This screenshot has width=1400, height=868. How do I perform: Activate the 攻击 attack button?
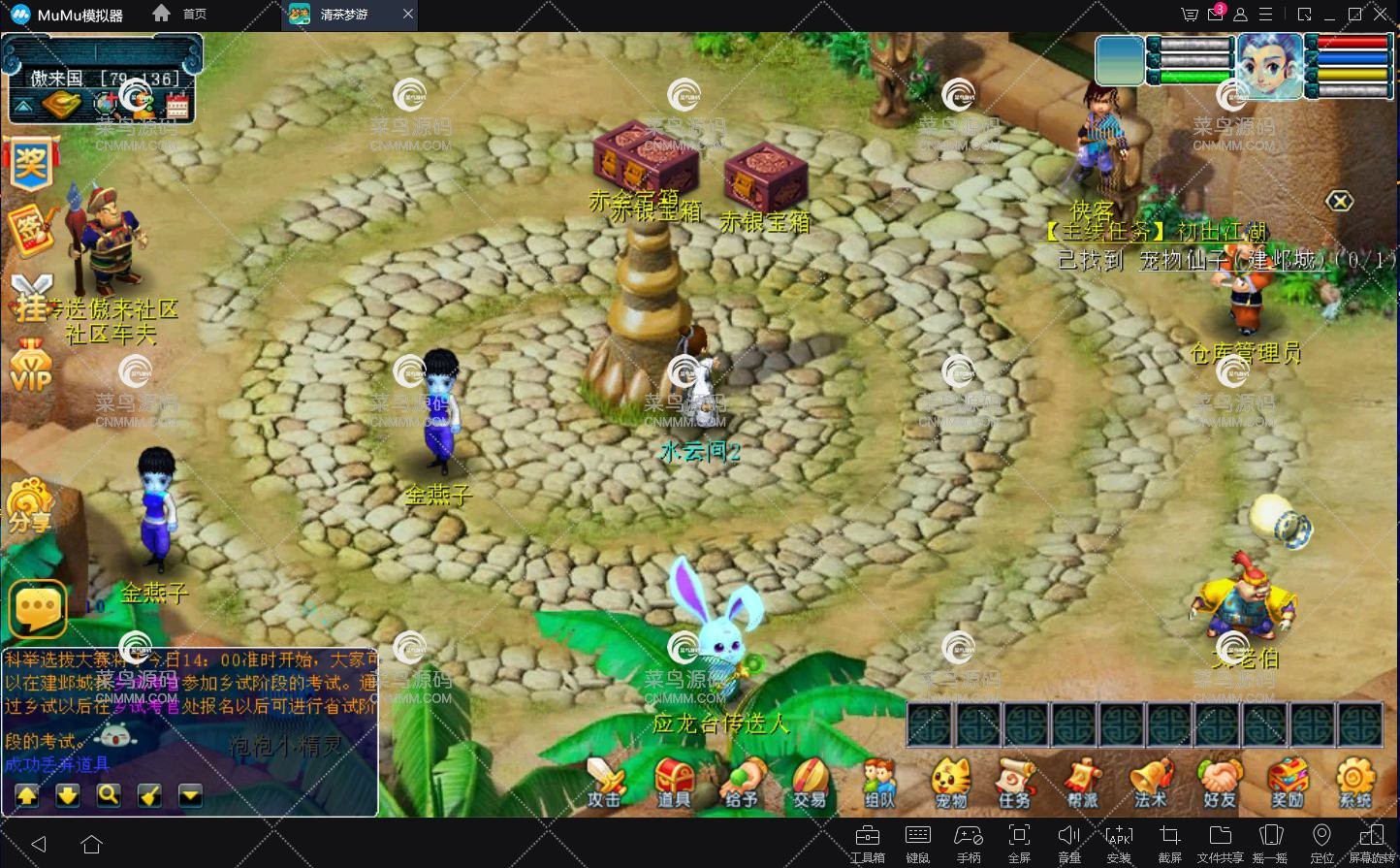pos(606,782)
